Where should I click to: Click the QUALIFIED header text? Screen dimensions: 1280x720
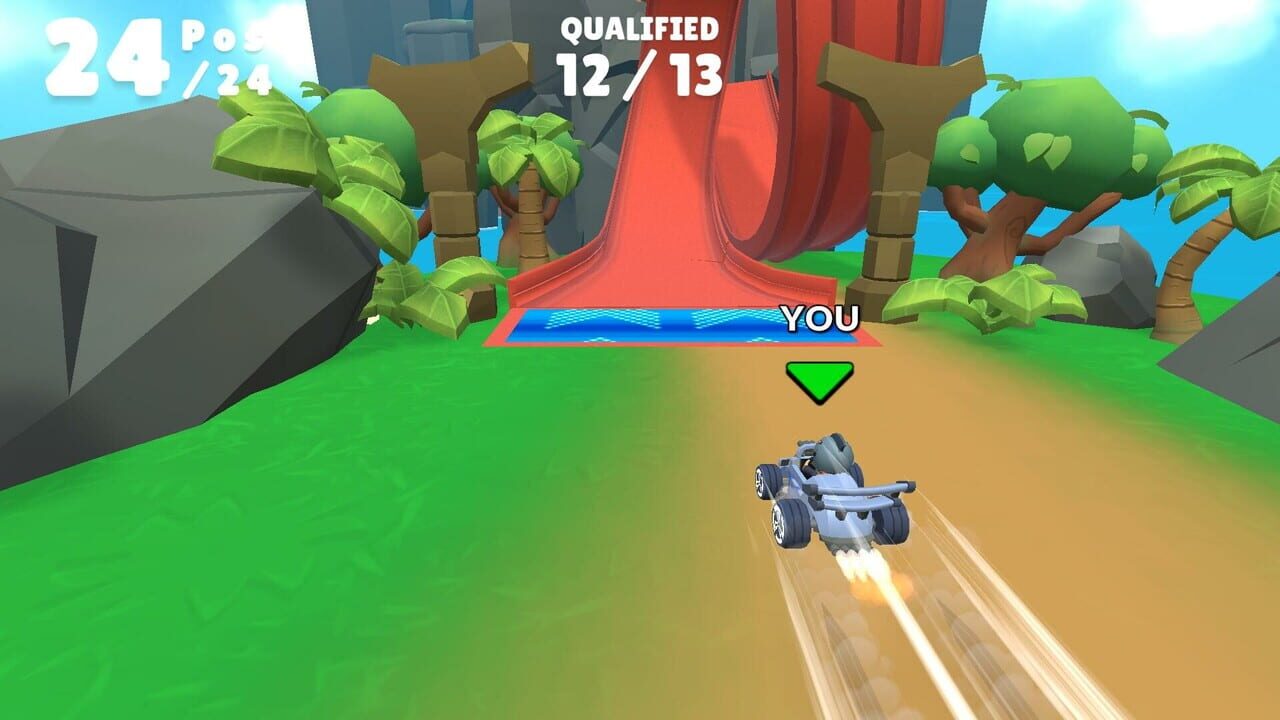[637, 27]
